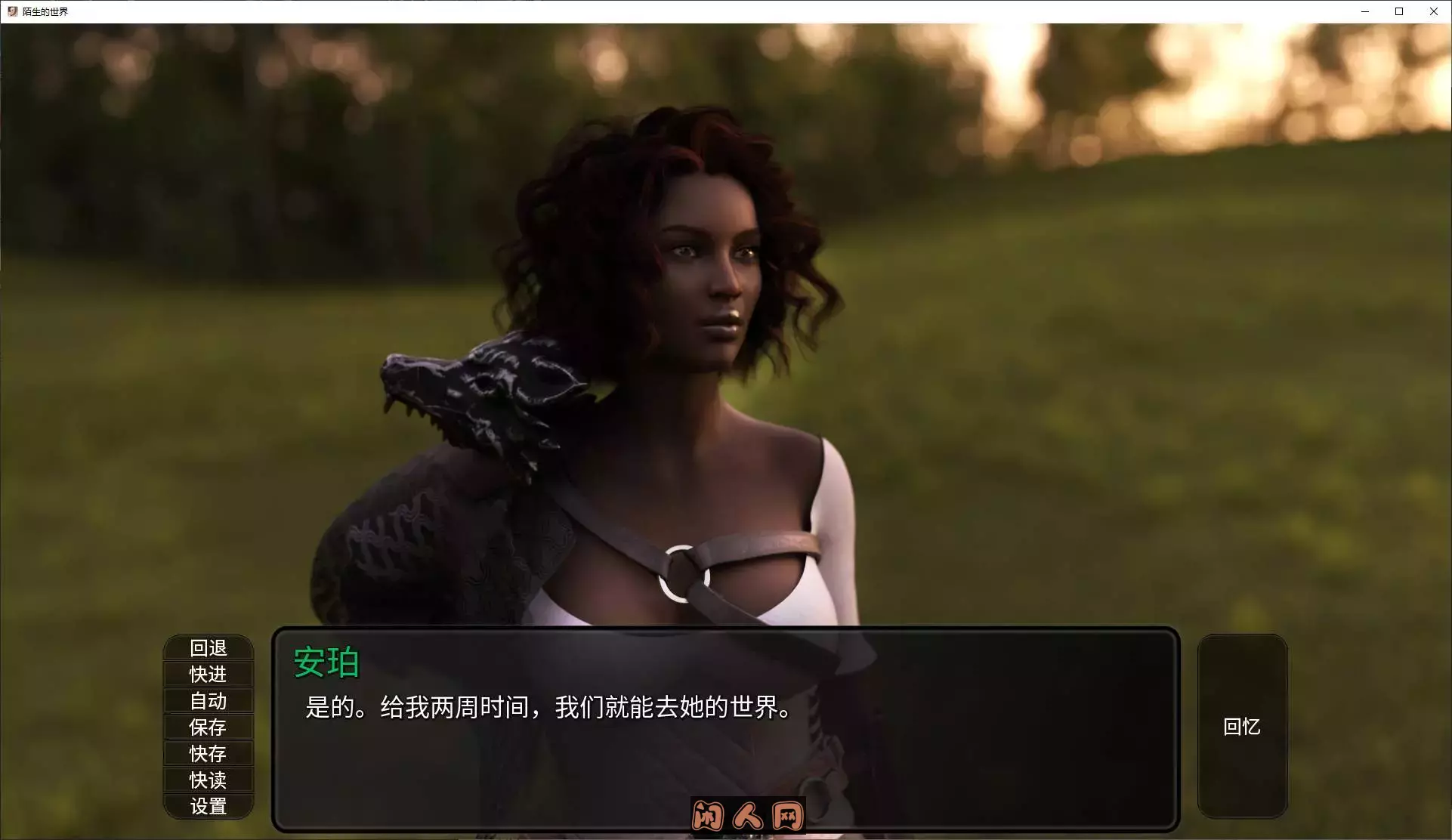This screenshot has height=840, width=1452.
Task: Select the 快进 menu entry
Action: (x=209, y=674)
